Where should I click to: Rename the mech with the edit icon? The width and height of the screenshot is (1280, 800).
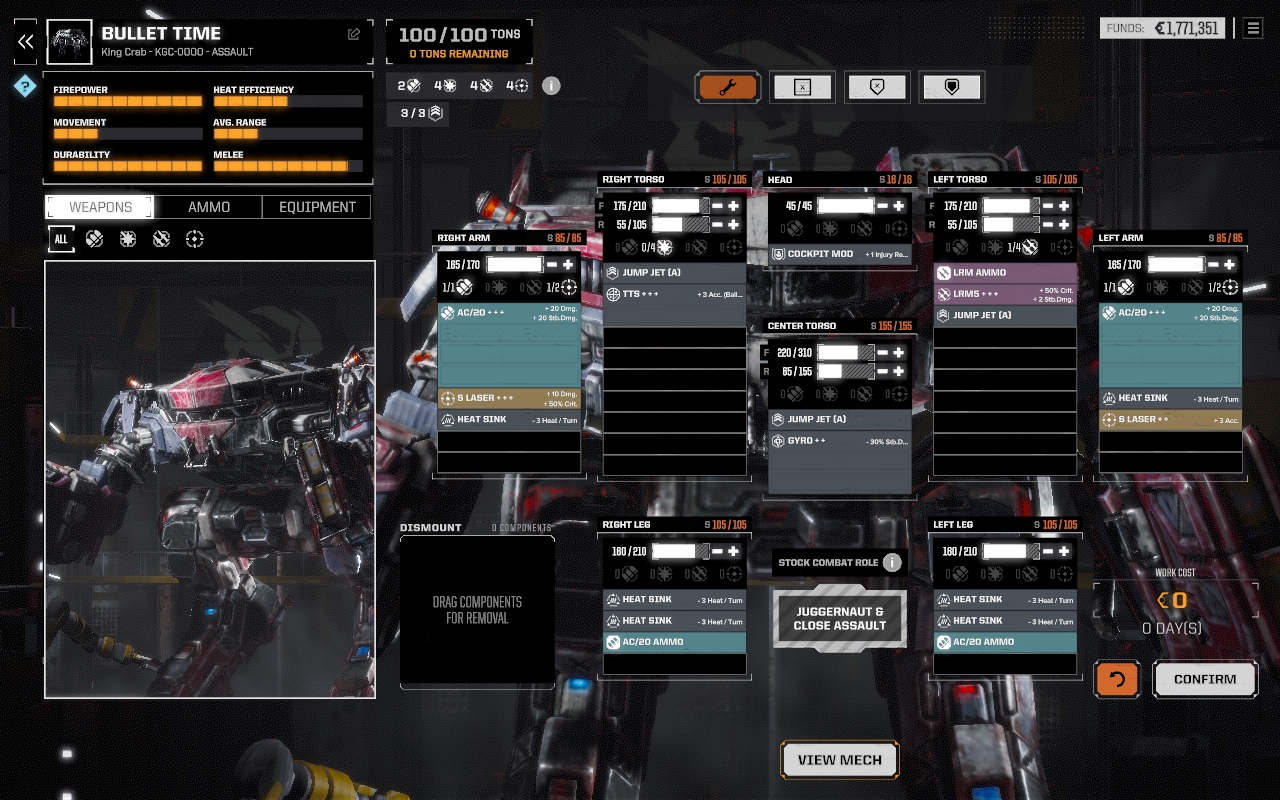354,34
